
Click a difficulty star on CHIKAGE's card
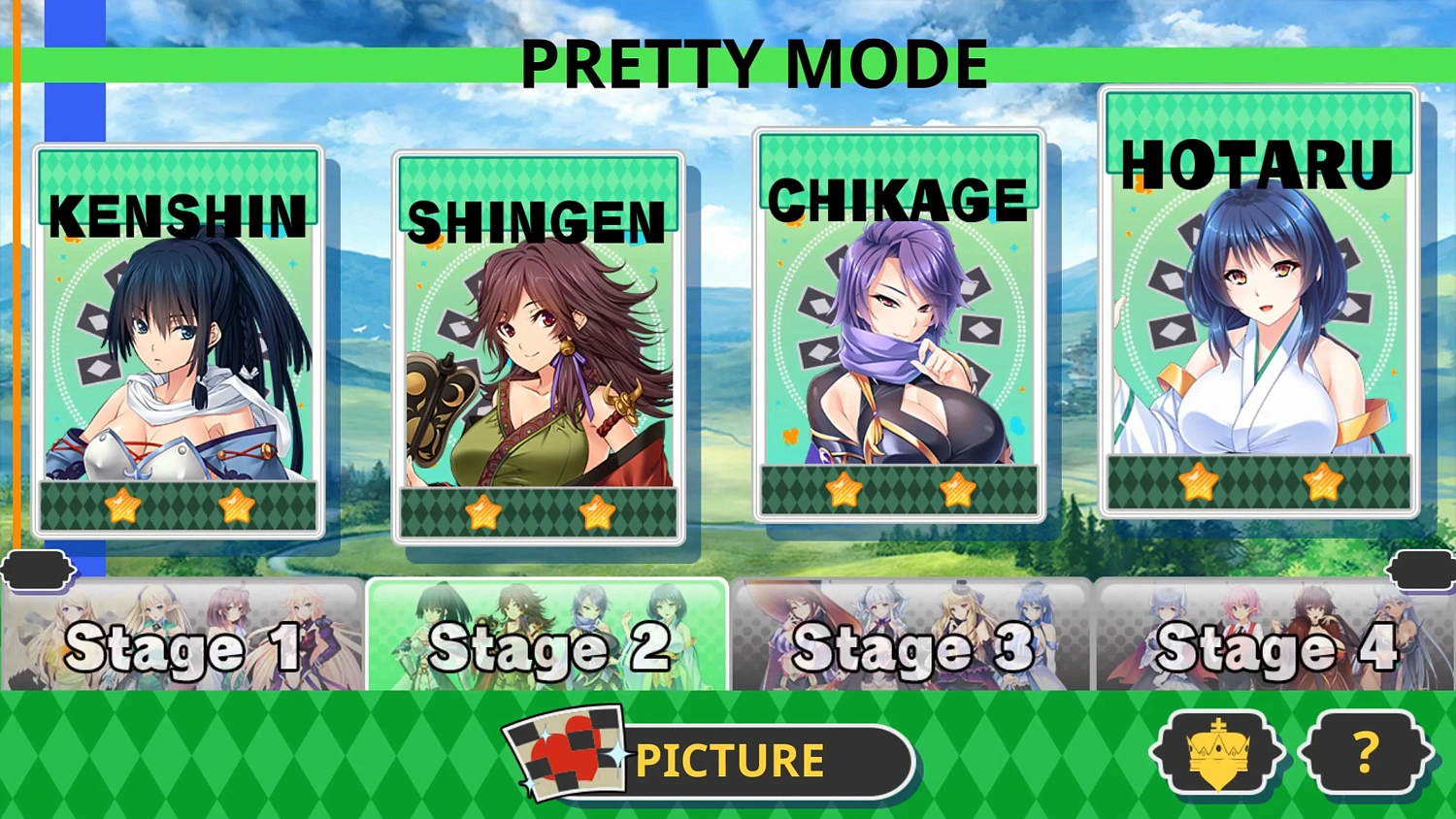pyautogui.click(x=845, y=490)
